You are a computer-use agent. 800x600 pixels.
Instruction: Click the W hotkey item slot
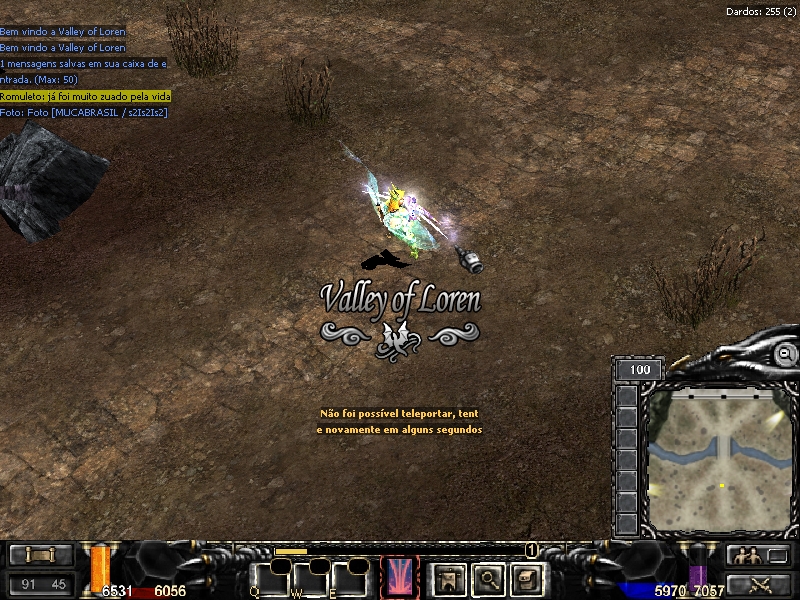point(311,578)
